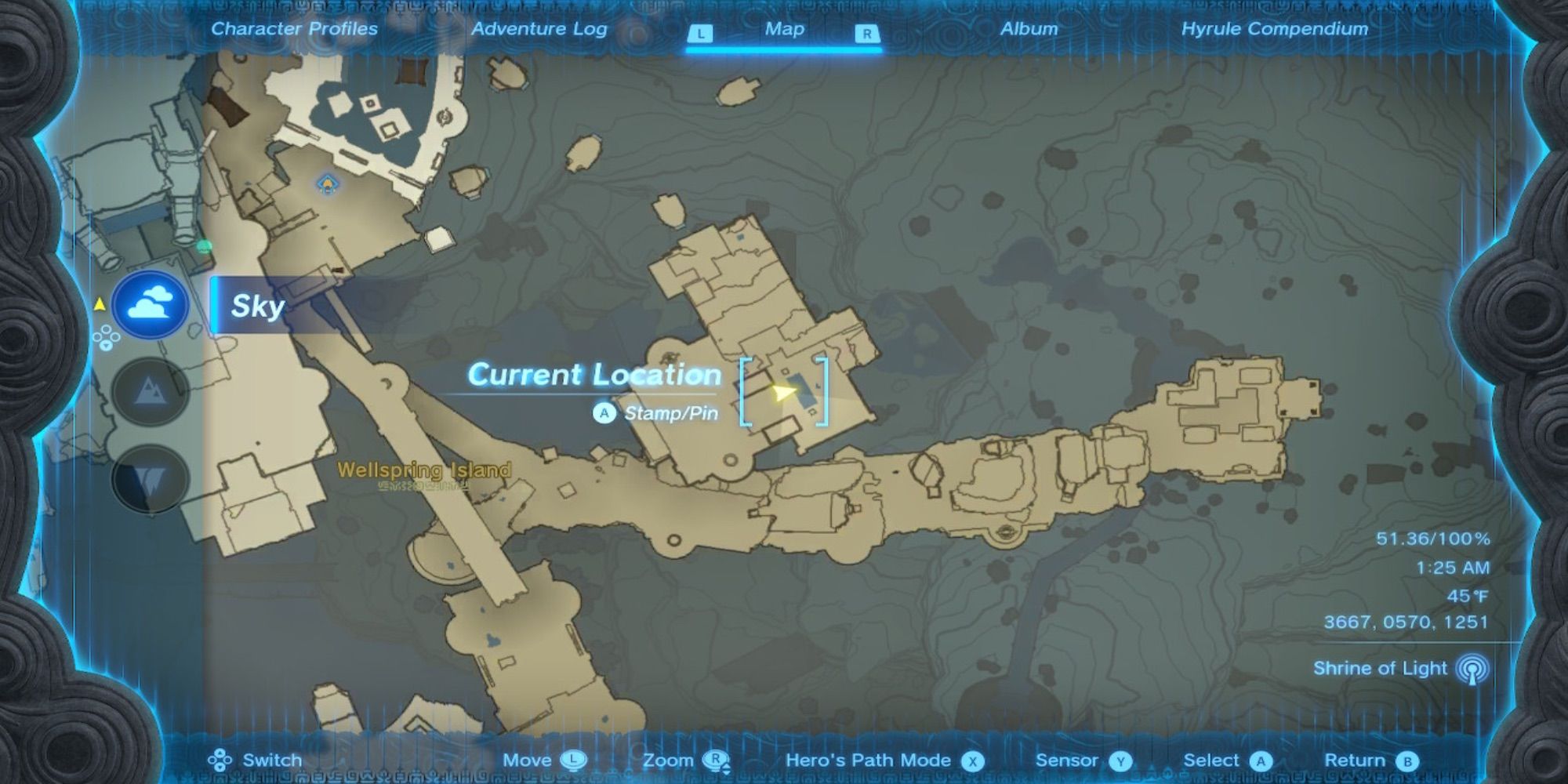The image size is (1568, 784).
Task: Select the orange shrine marker on map
Action: [327, 185]
